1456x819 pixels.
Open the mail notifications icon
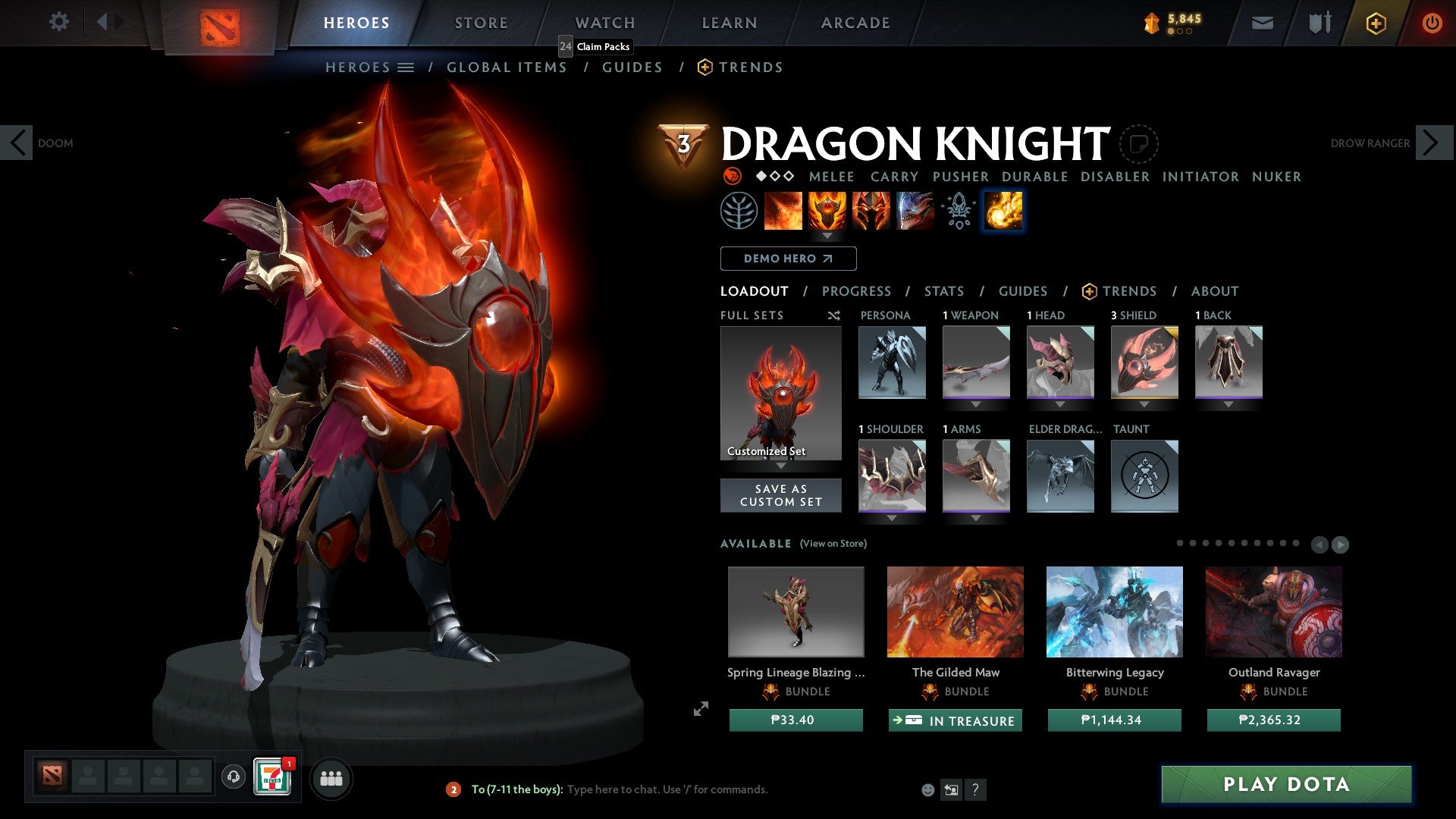tap(1262, 23)
